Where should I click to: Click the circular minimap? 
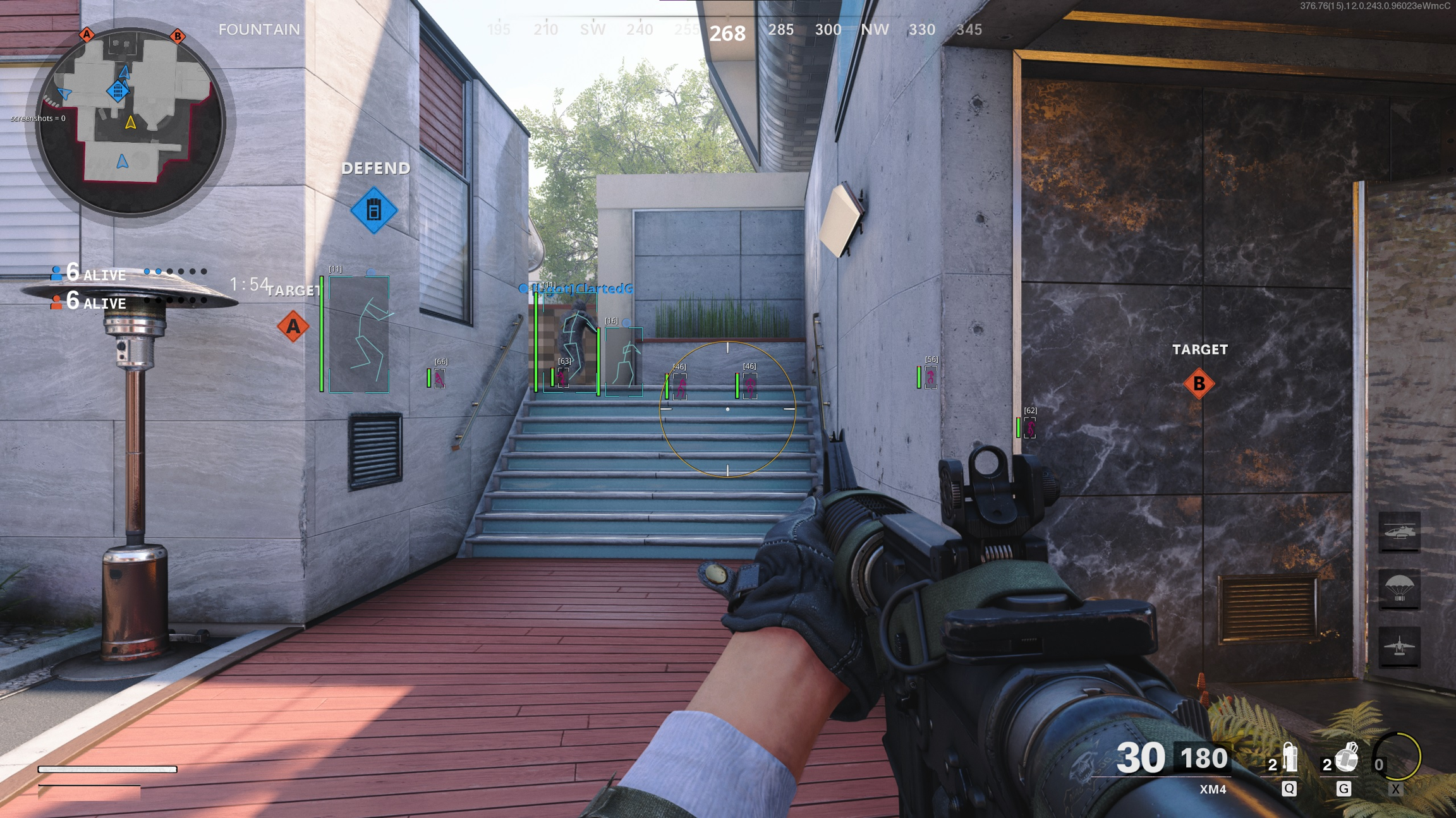[x=131, y=121]
